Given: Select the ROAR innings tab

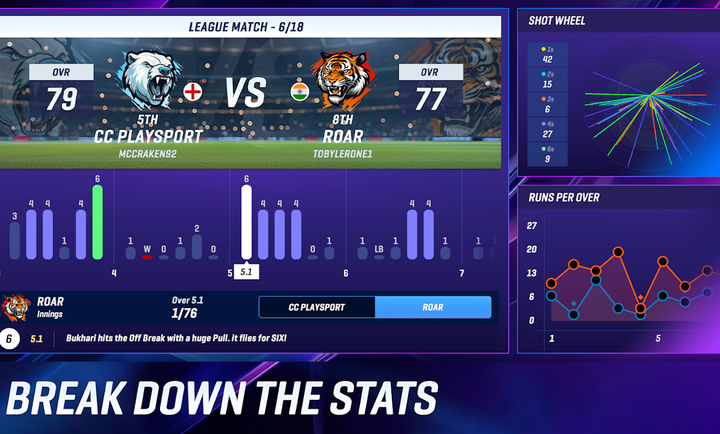Looking at the screenshot, I should click(433, 307).
